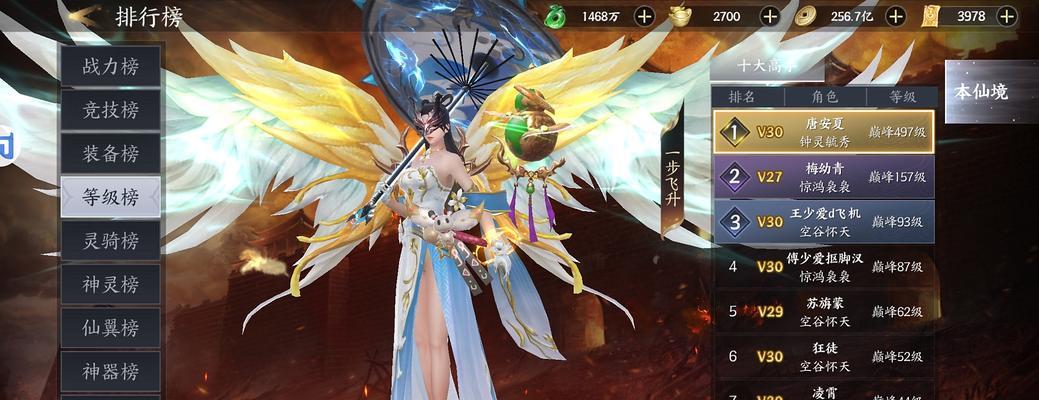Image resolution: width=1039 pixels, height=400 pixels.
Task: Select fourth-ranked player 傅少爱抠脚汉
Action: (824, 266)
